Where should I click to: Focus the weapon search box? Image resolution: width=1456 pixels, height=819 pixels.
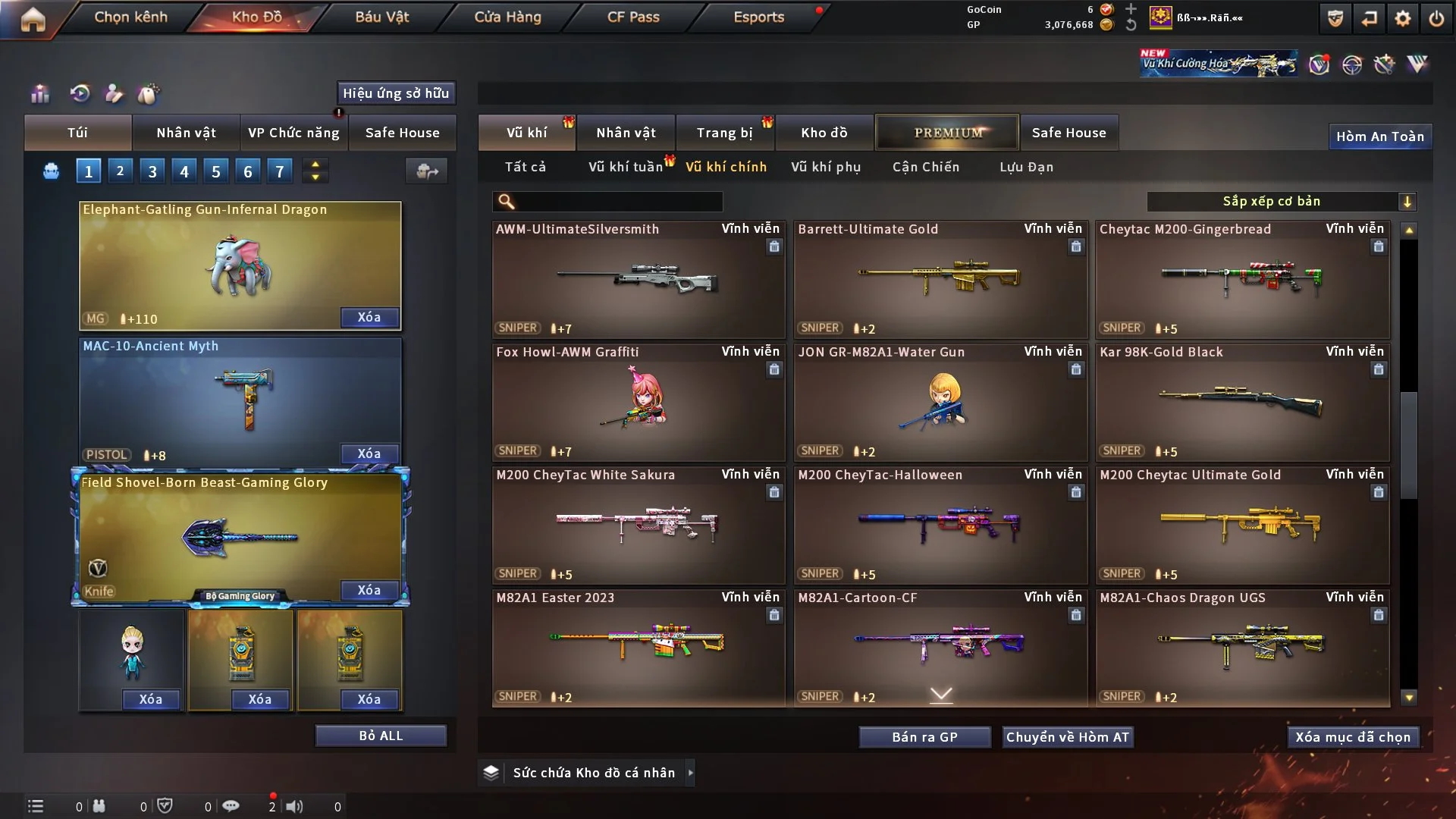point(618,201)
